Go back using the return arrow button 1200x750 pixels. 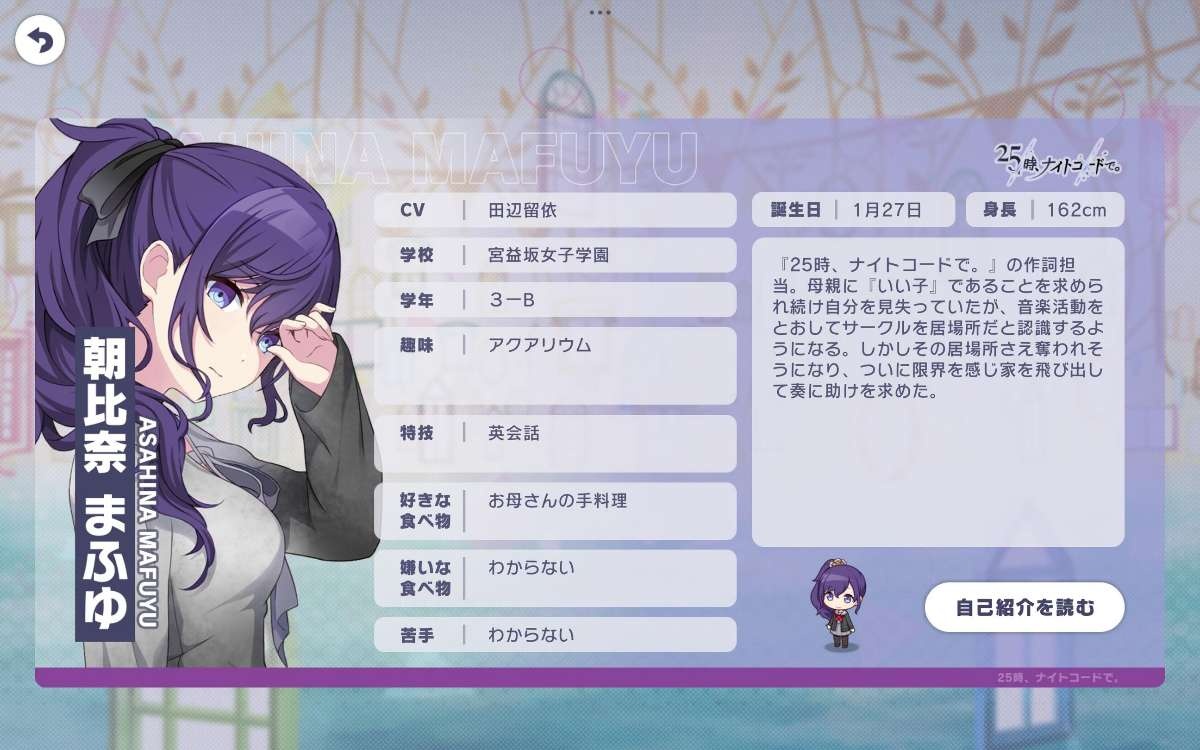coord(40,41)
